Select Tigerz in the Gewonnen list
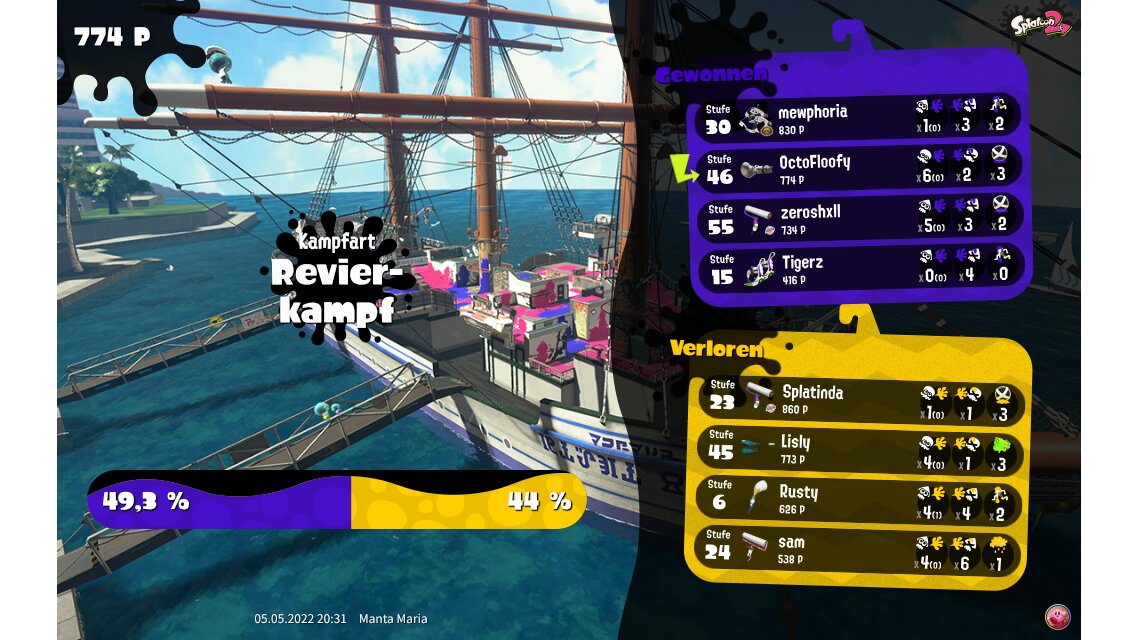Viewport: 1138px width, 640px height. [858, 268]
